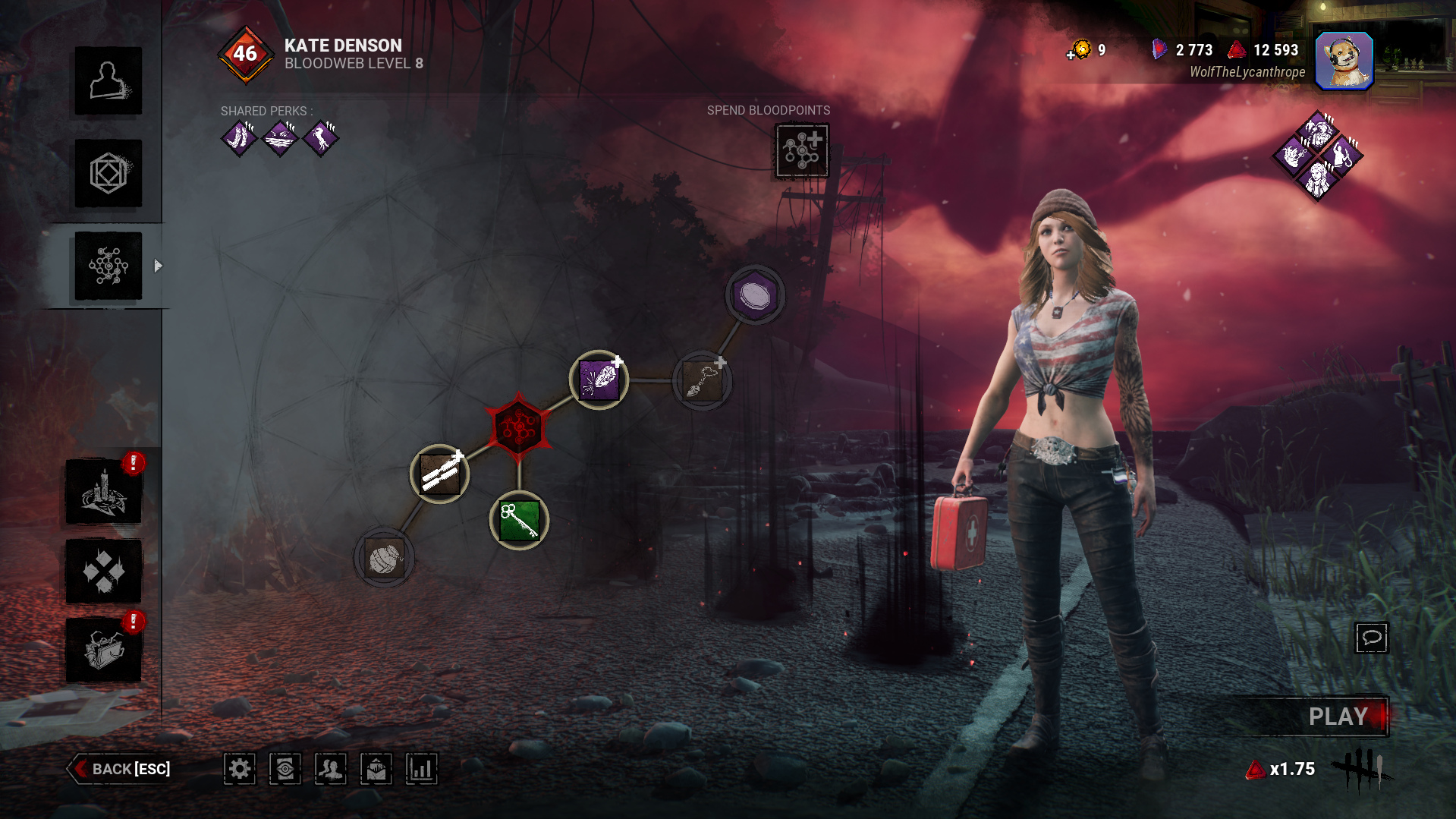Buy the green skeleton key node
The height and width of the screenshot is (819, 1456).
coord(520,521)
